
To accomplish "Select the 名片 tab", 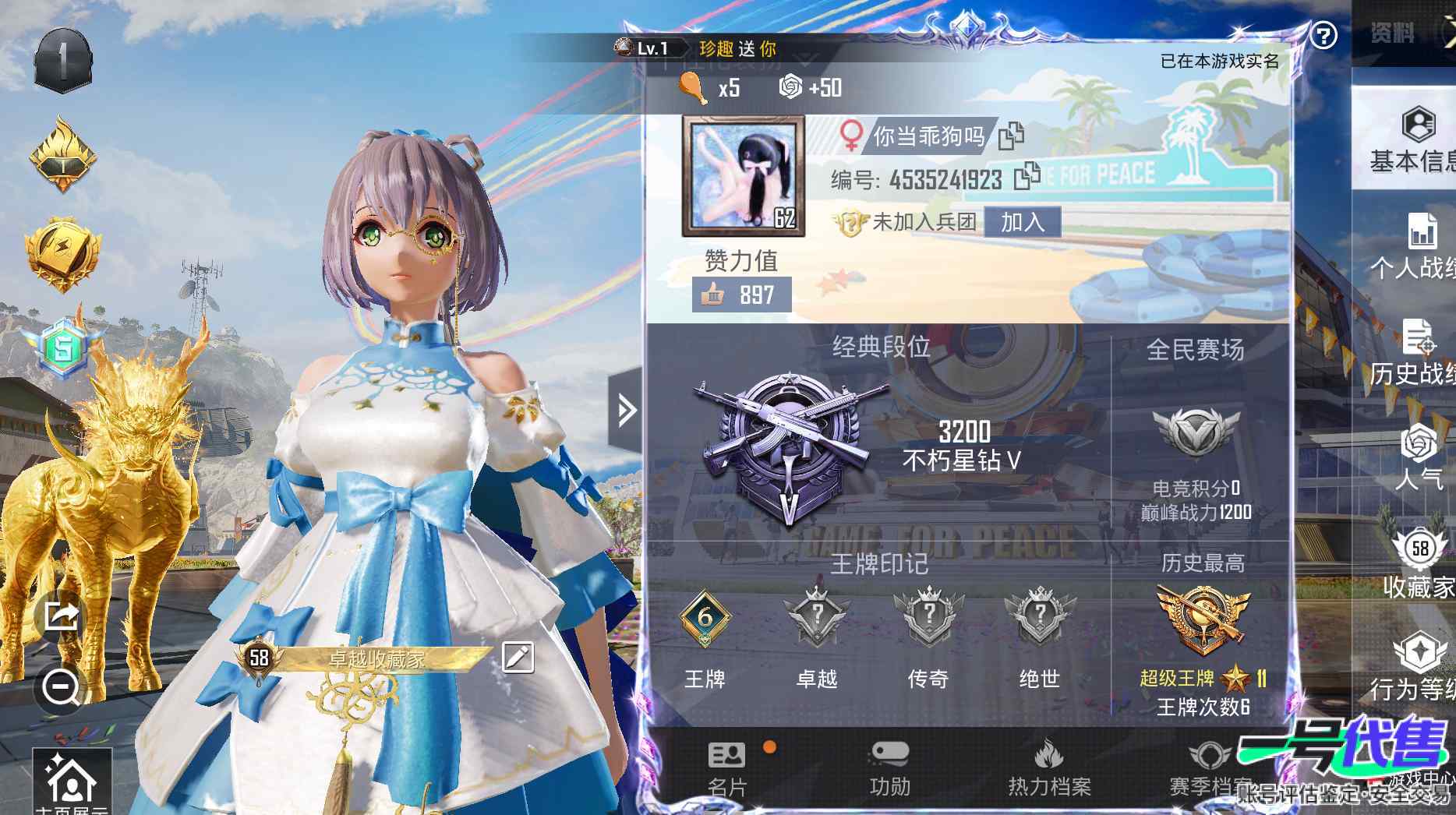I will click(x=726, y=767).
